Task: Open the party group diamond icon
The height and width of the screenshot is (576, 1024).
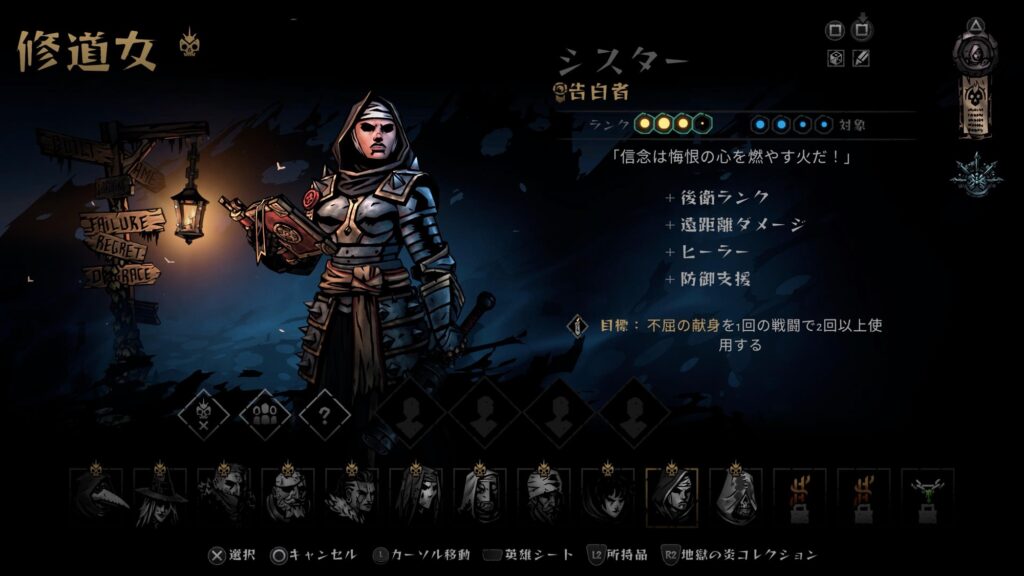Action: tap(265, 413)
